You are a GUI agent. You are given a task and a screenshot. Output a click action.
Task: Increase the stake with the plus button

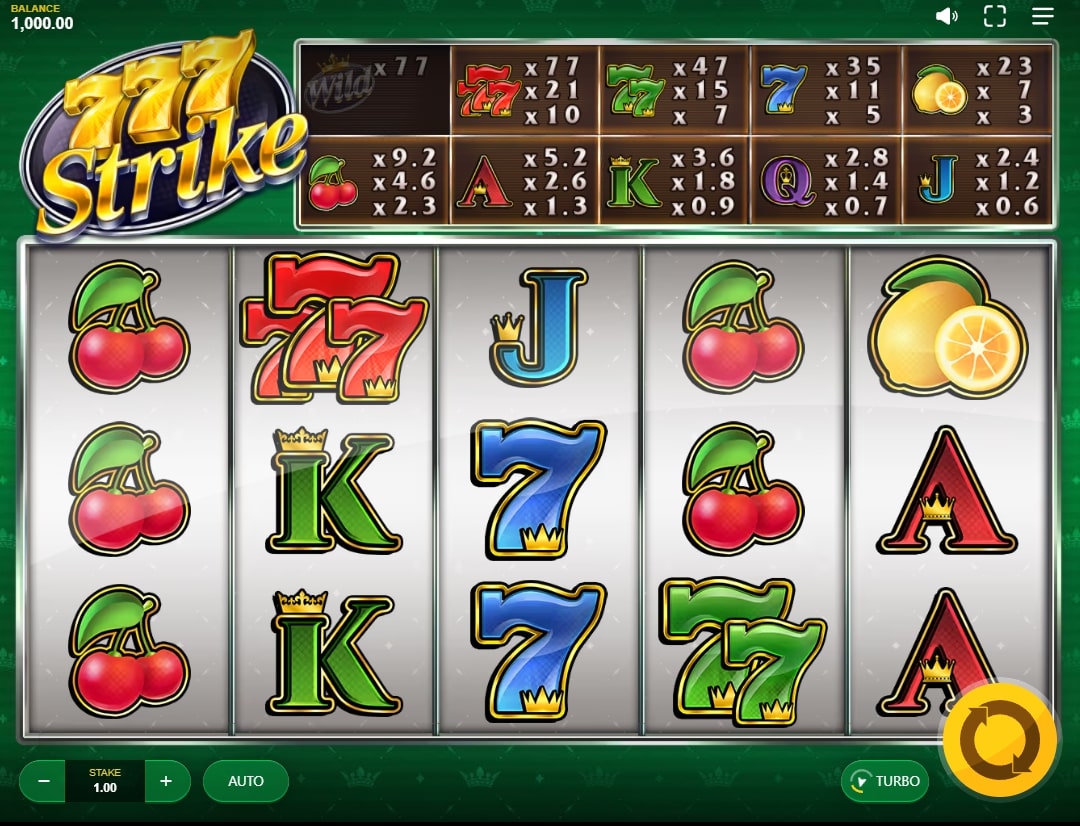(x=167, y=781)
